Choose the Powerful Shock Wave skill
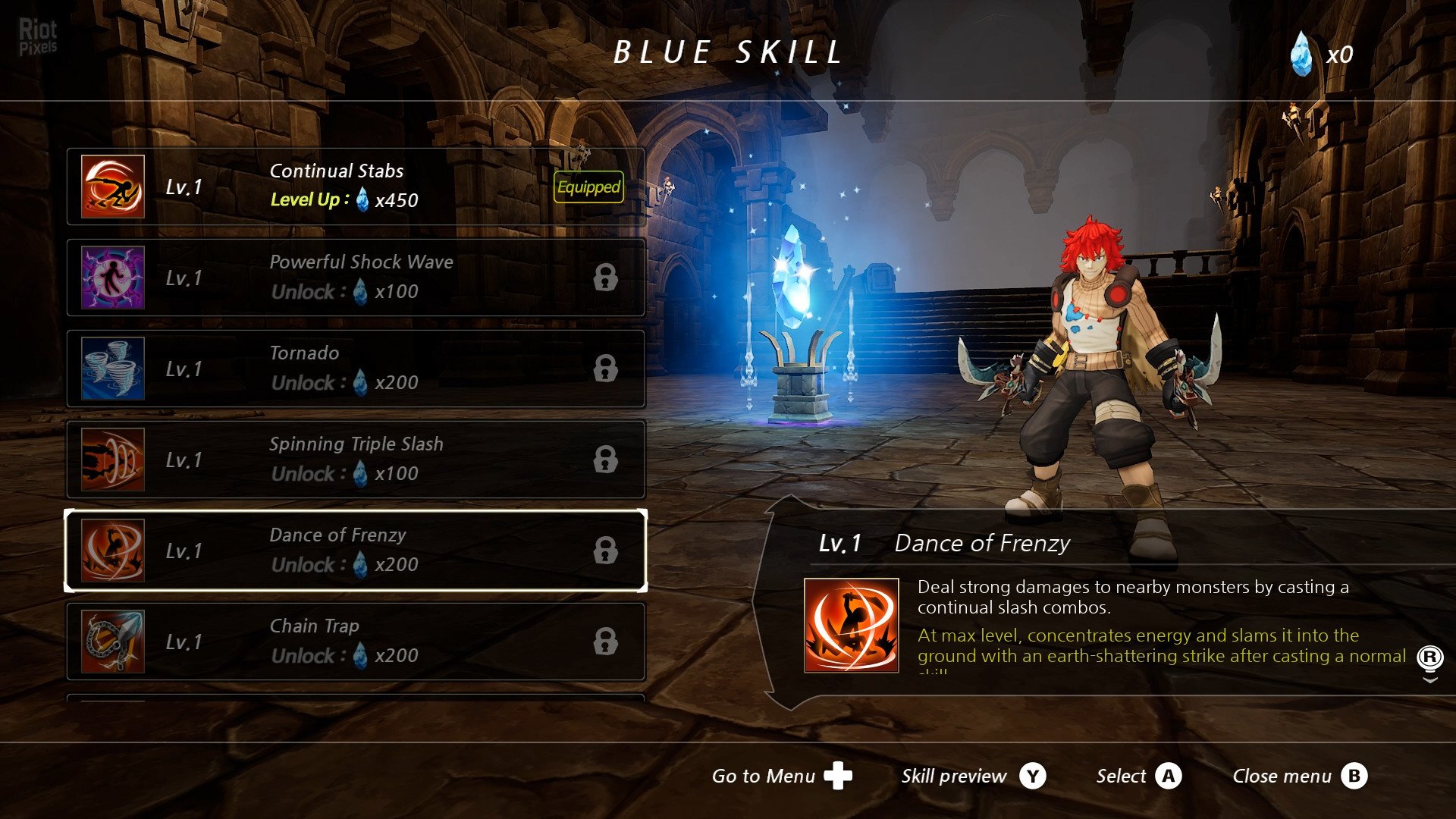 (x=355, y=278)
